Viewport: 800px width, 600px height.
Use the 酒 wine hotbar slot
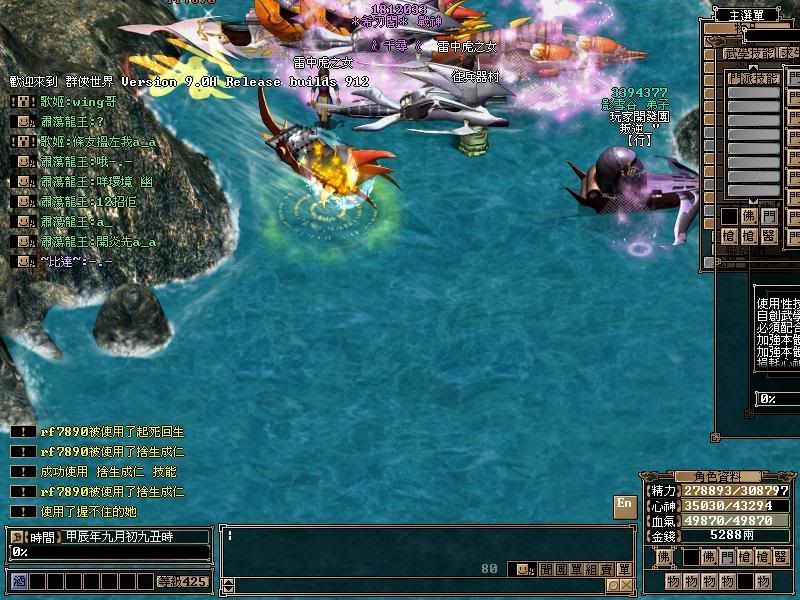[18, 581]
